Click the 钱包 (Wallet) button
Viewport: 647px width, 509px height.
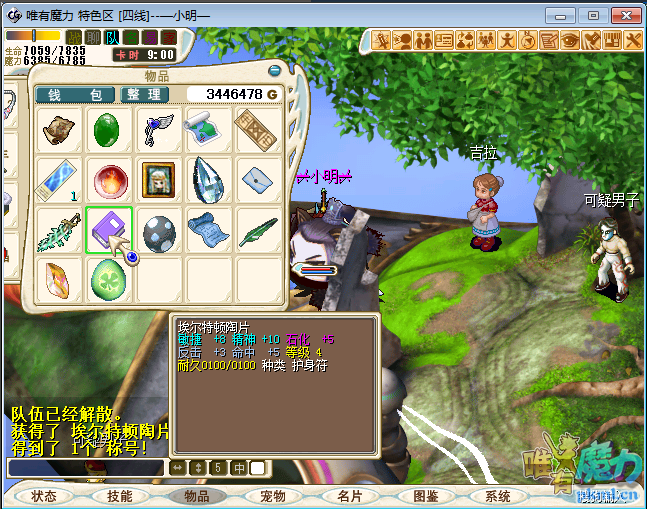75,94
